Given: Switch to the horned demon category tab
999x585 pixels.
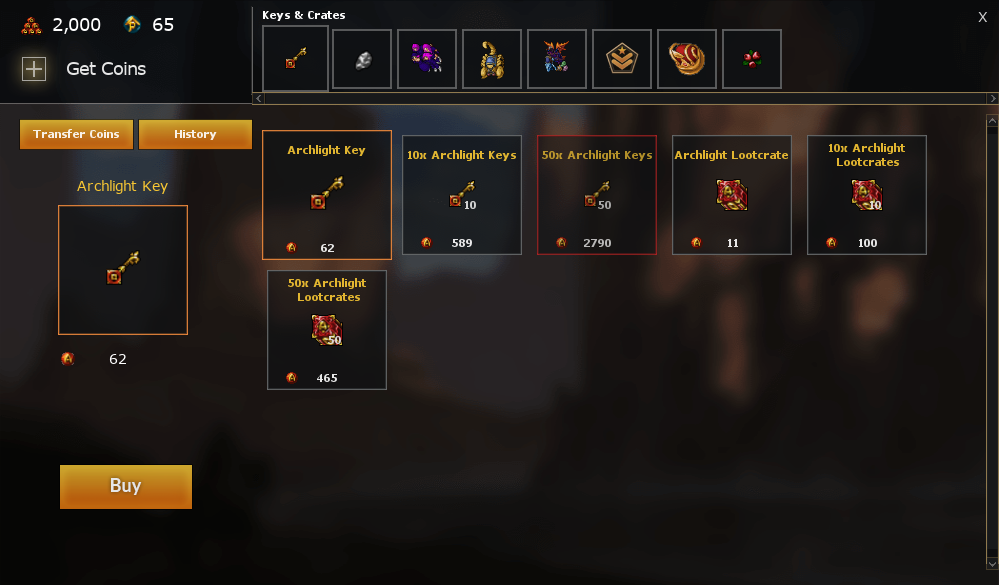Looking at the screenshot, I should click(557, 59).
